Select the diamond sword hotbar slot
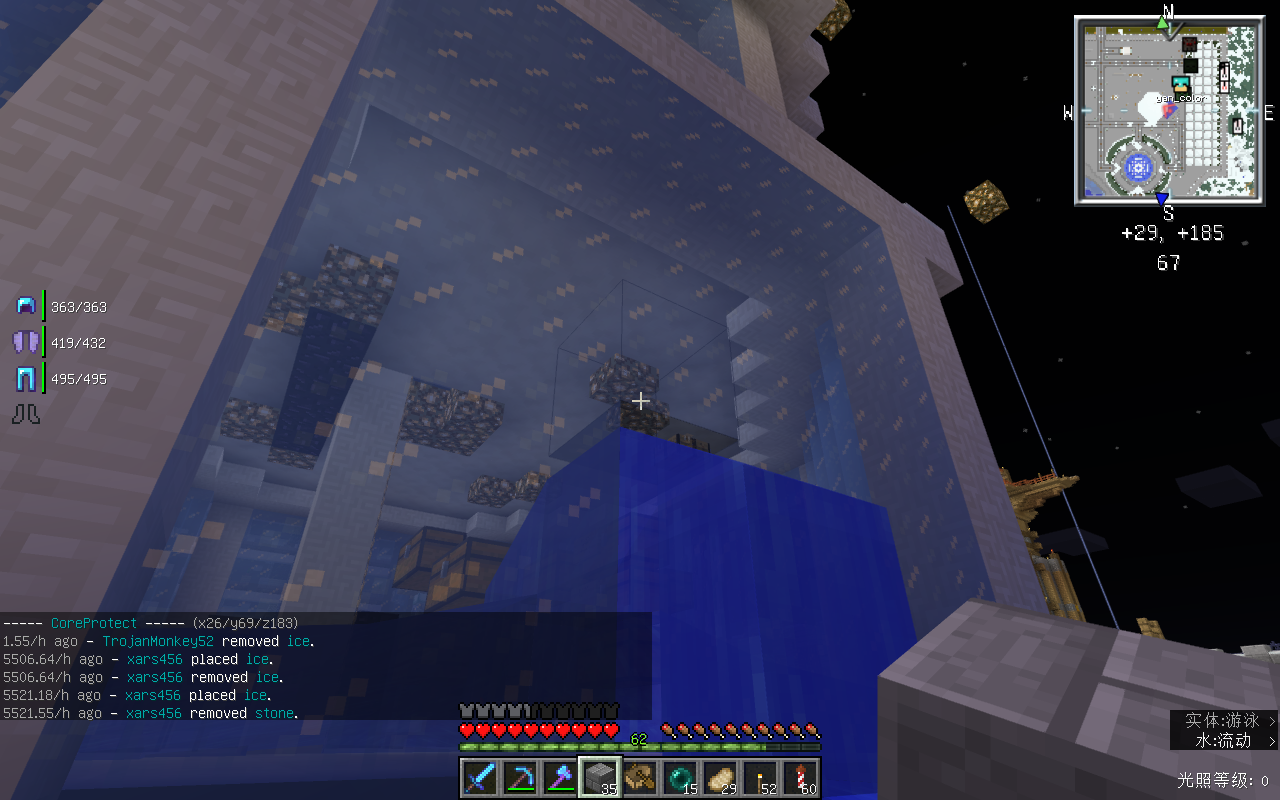 (480, 778)
